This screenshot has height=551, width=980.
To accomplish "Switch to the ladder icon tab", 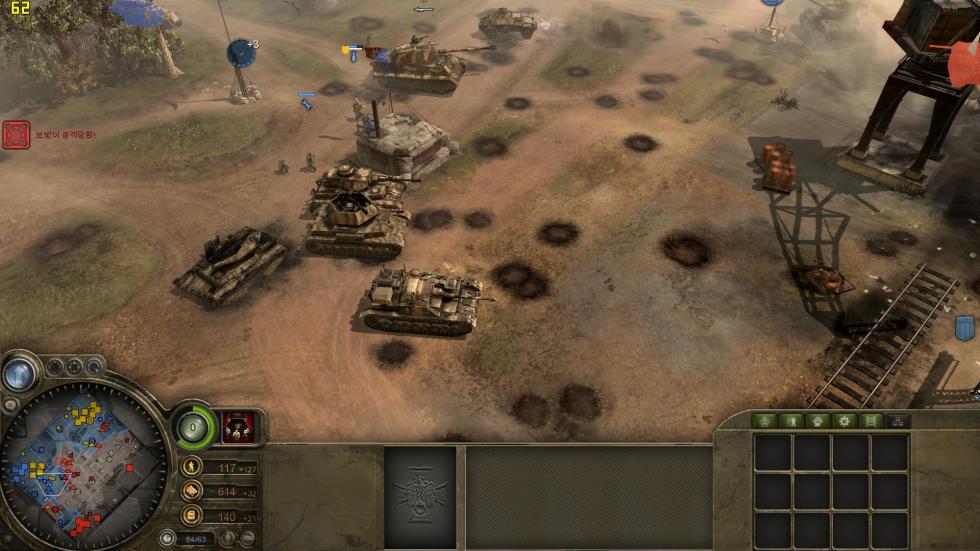I will click(x=871, y=421).
